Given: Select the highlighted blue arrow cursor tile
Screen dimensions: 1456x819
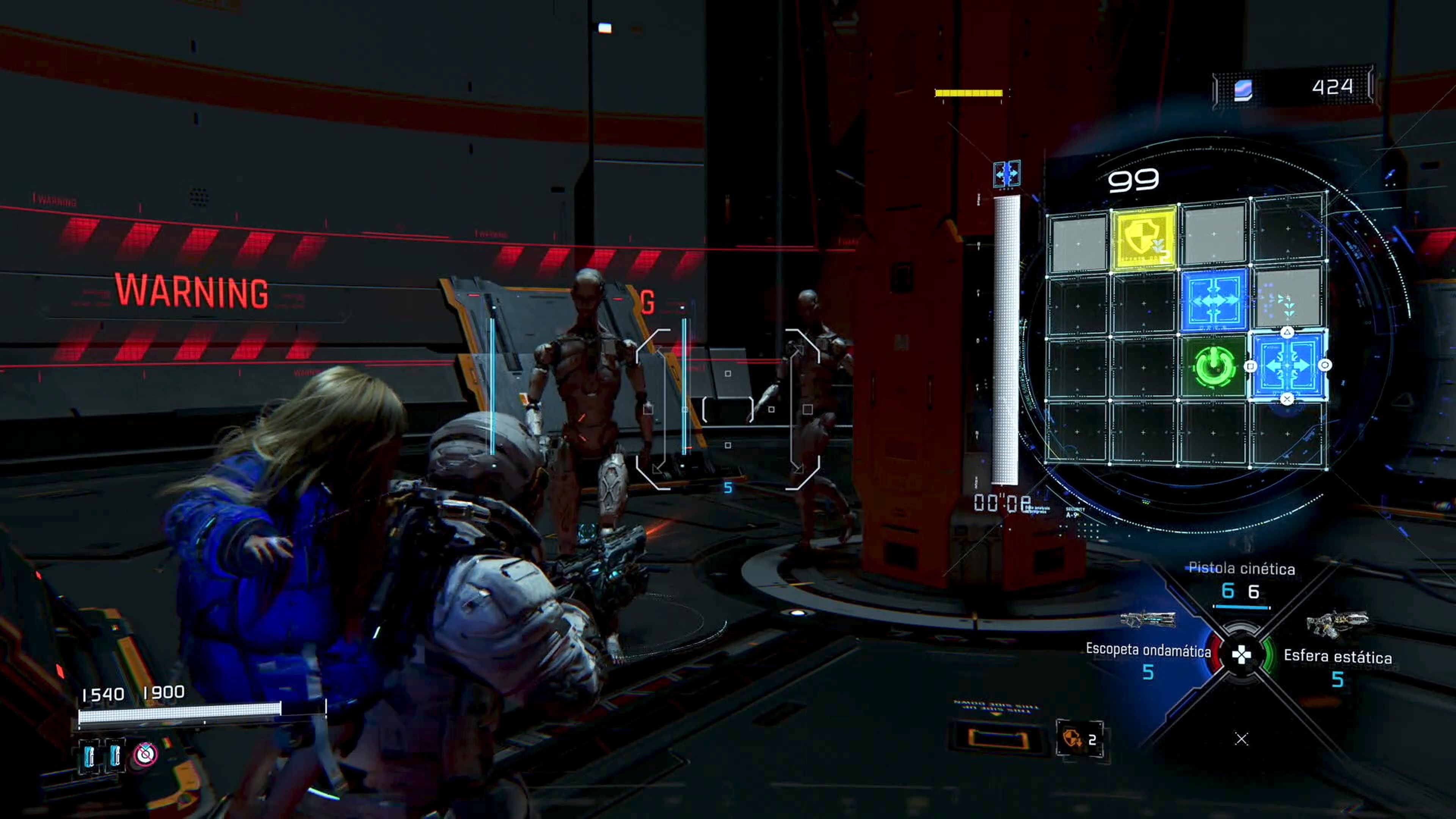Looking at the screenshot, I should (1288, 366).
